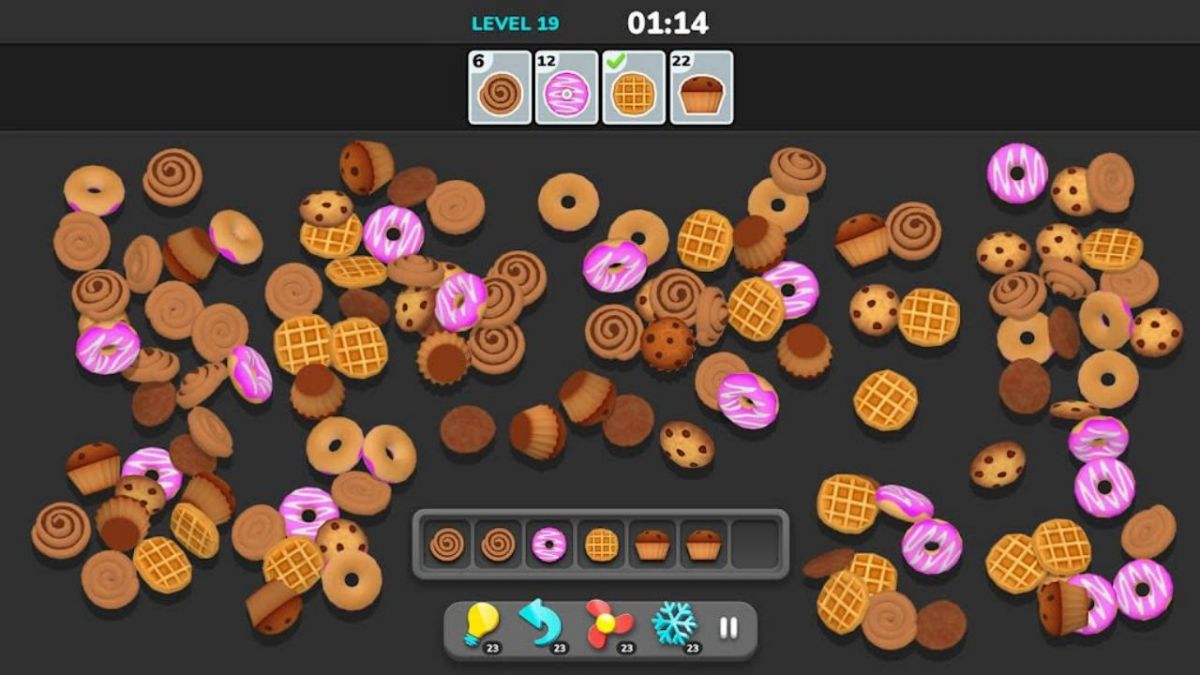Screen dimensions: 1200x675
Task: Select the muffin goal card
Action: pos(701,88)
